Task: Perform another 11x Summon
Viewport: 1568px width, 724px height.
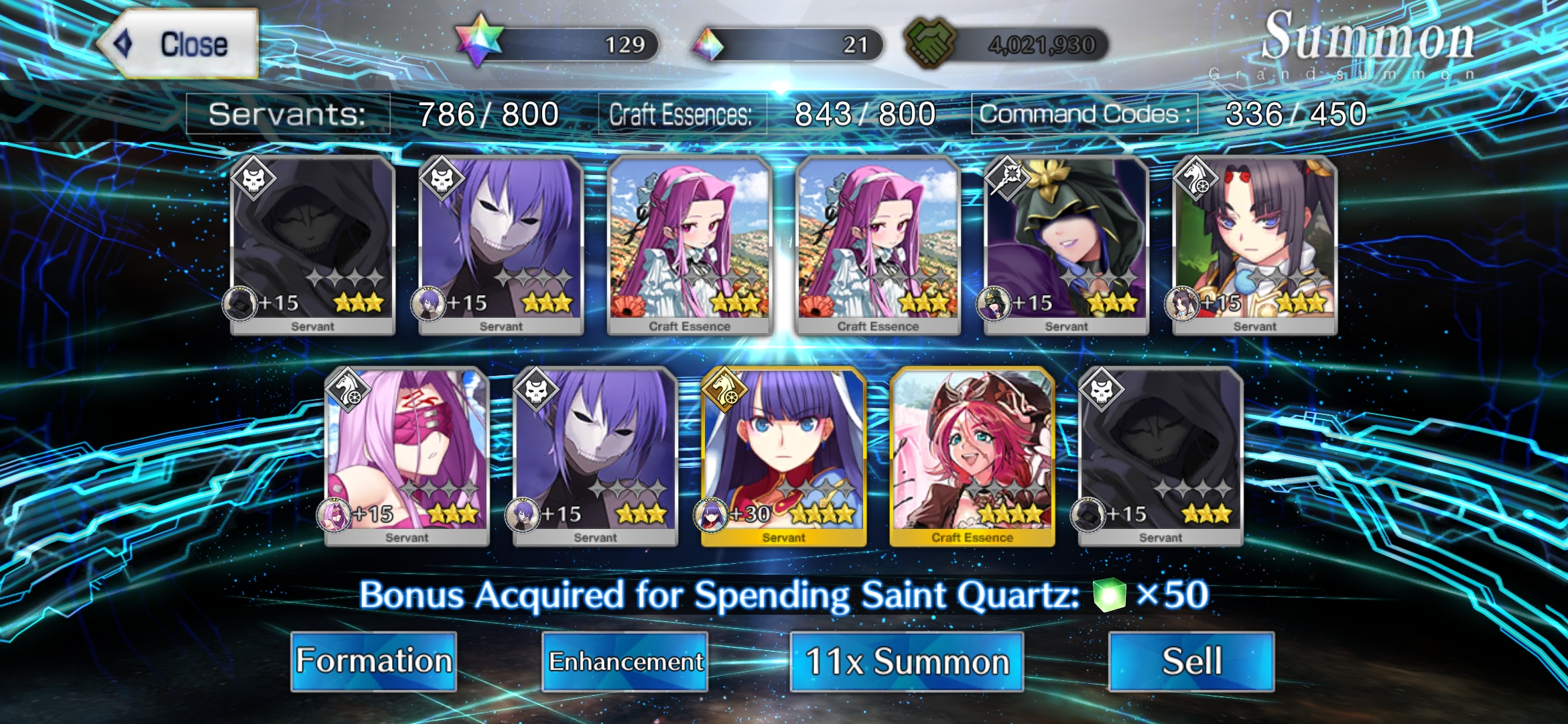Action: [907, 661]
